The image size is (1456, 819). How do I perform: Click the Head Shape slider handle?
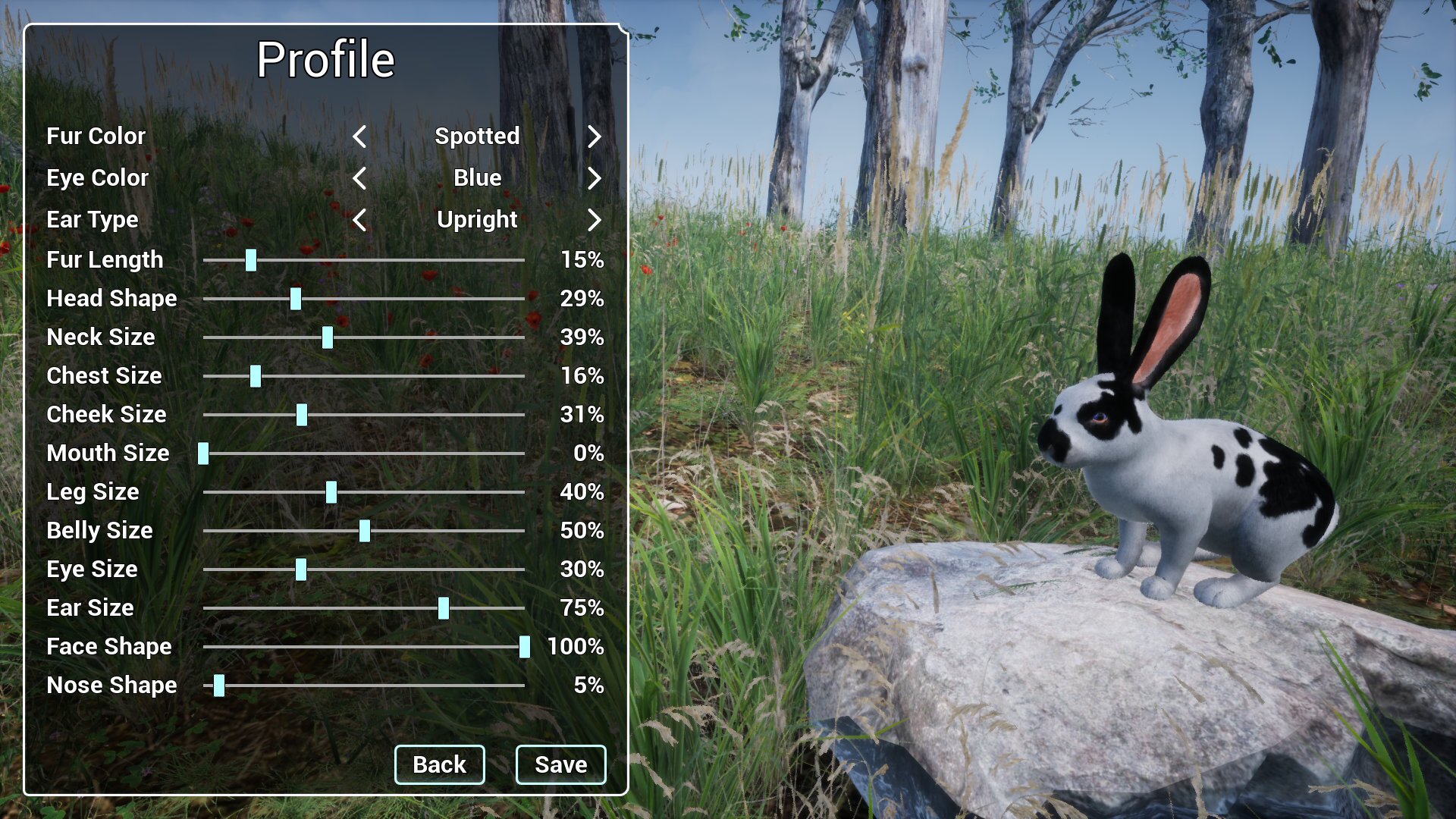click(x=295, y=299)
